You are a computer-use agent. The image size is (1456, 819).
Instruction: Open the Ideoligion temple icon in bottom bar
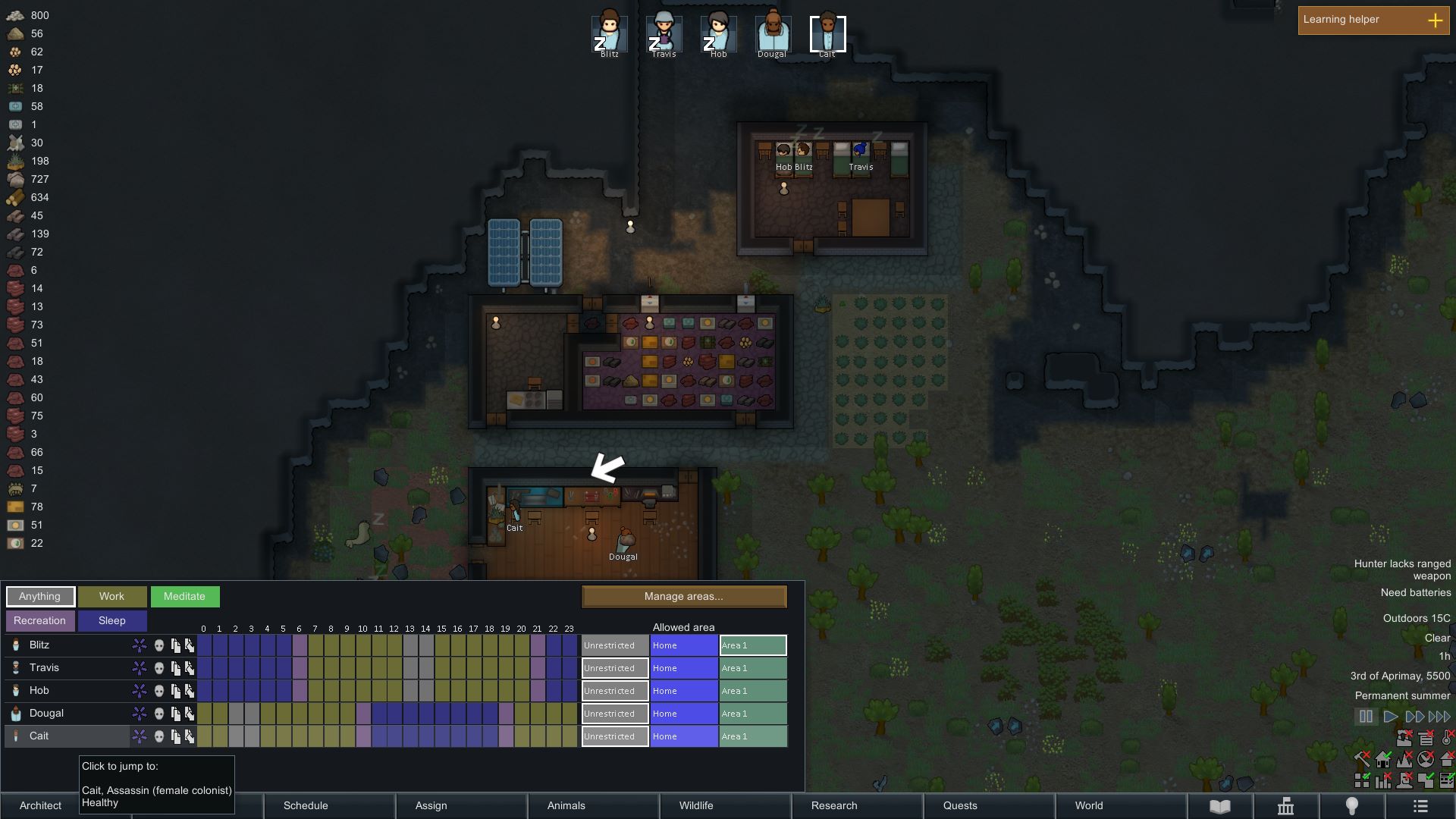[x=1287, y=806]
